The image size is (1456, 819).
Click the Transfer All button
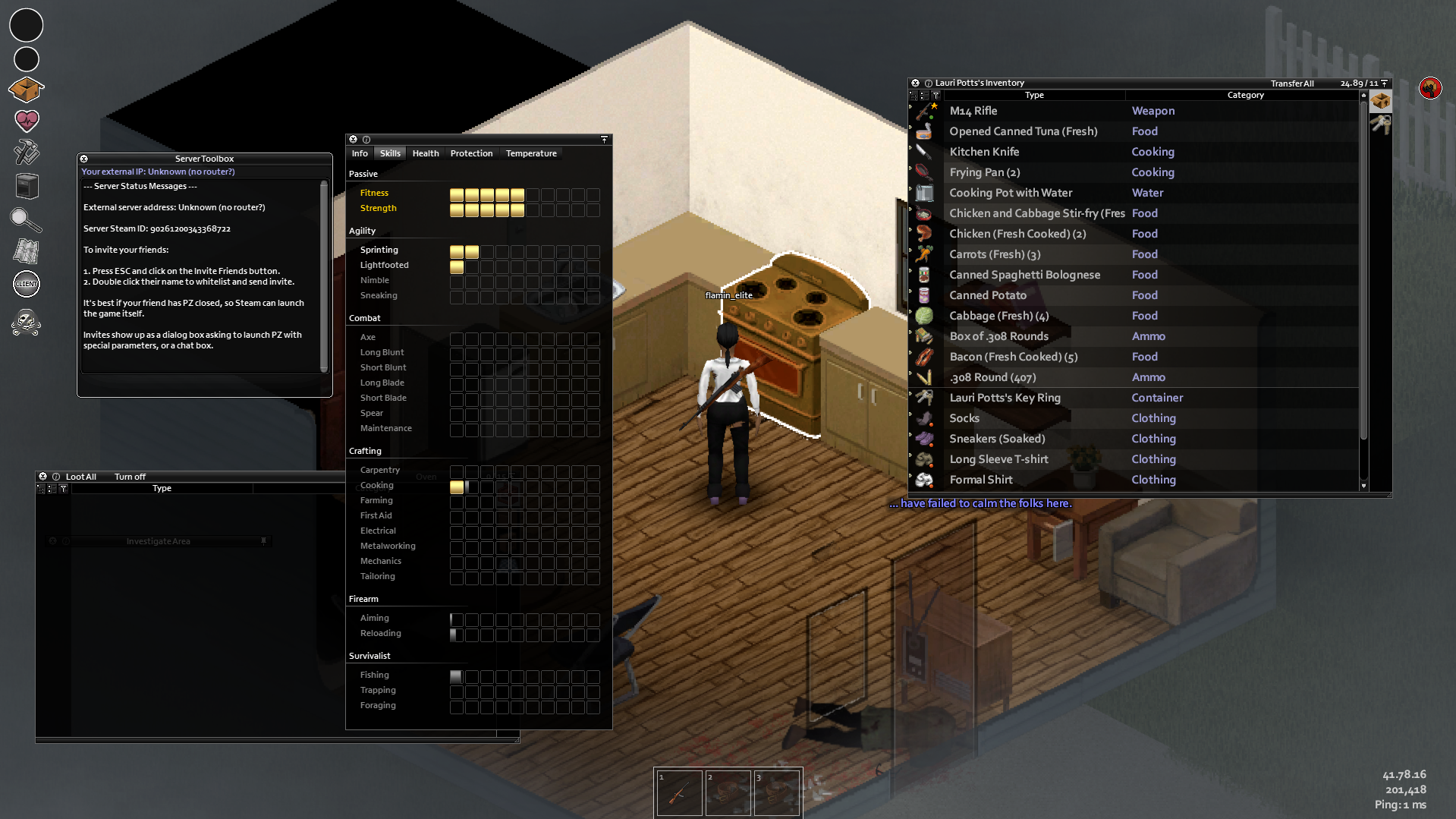(x=1292, y=83)
